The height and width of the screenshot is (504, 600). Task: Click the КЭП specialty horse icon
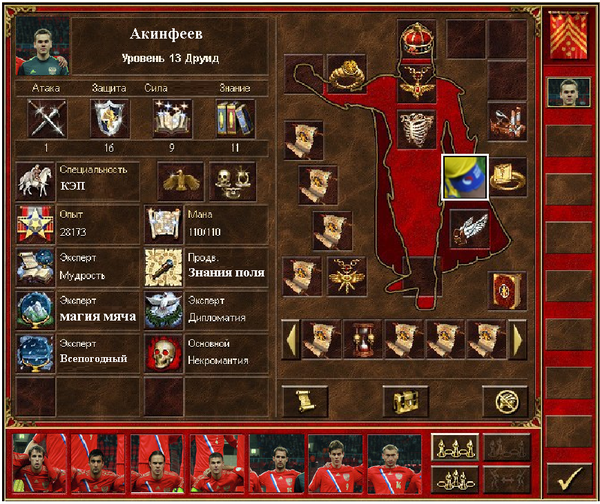tap(36, 181)
